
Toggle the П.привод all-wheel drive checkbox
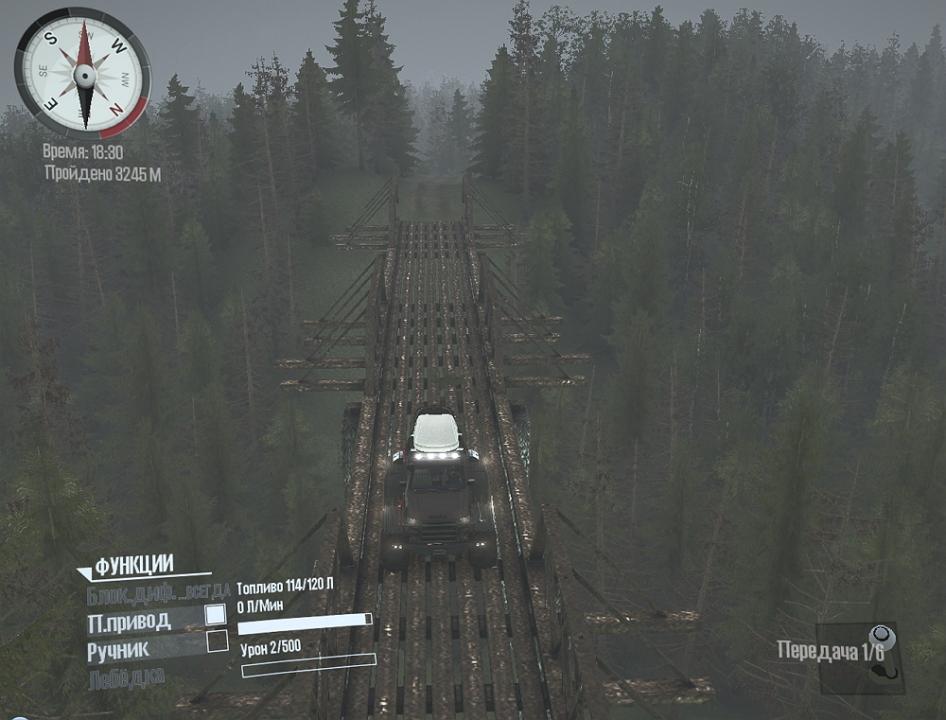216,616
